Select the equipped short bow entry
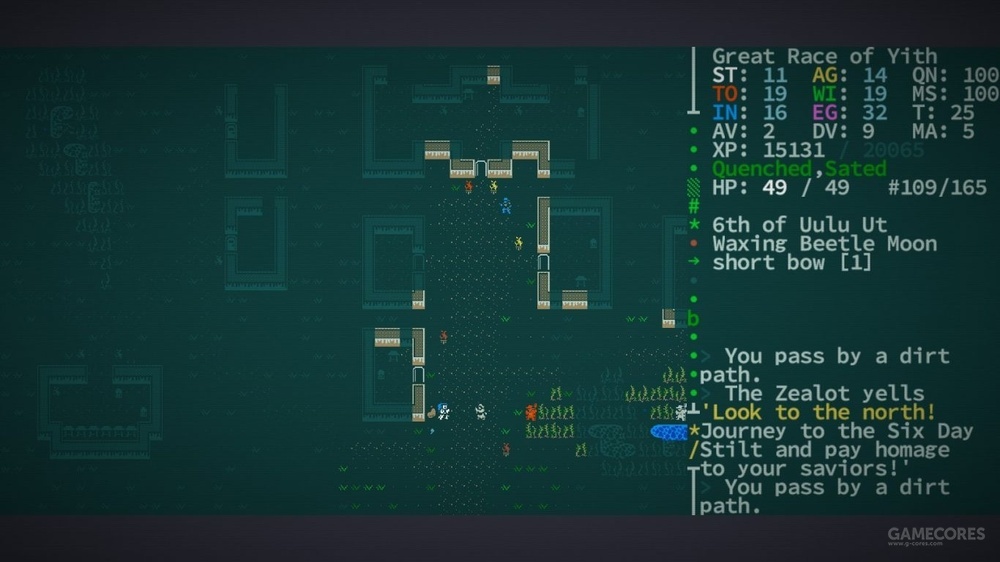The image size is (1000, 562). click(x=791, y=263)
